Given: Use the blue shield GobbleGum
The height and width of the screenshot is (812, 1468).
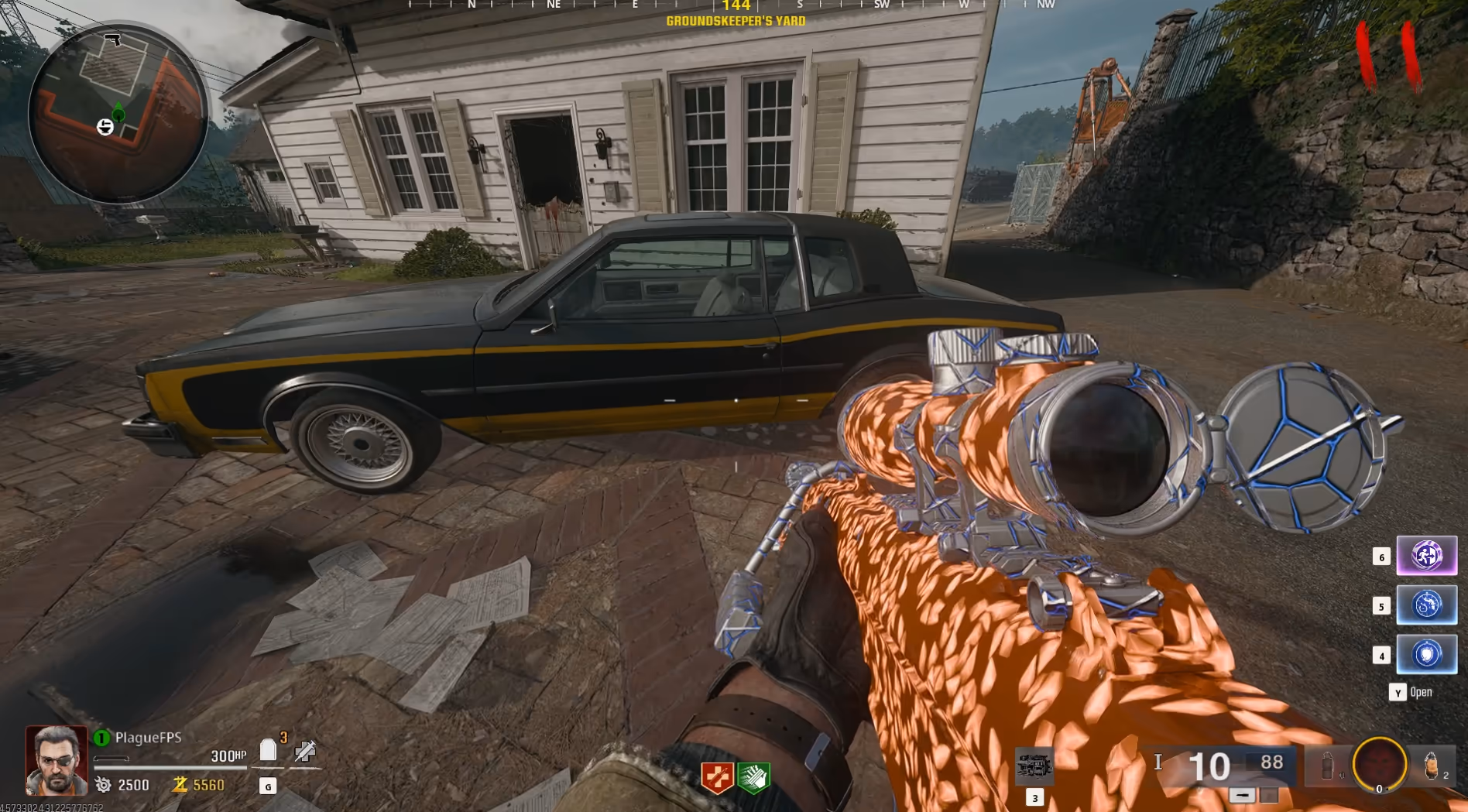Looking at the screenshot, I should click(1426, 654).
